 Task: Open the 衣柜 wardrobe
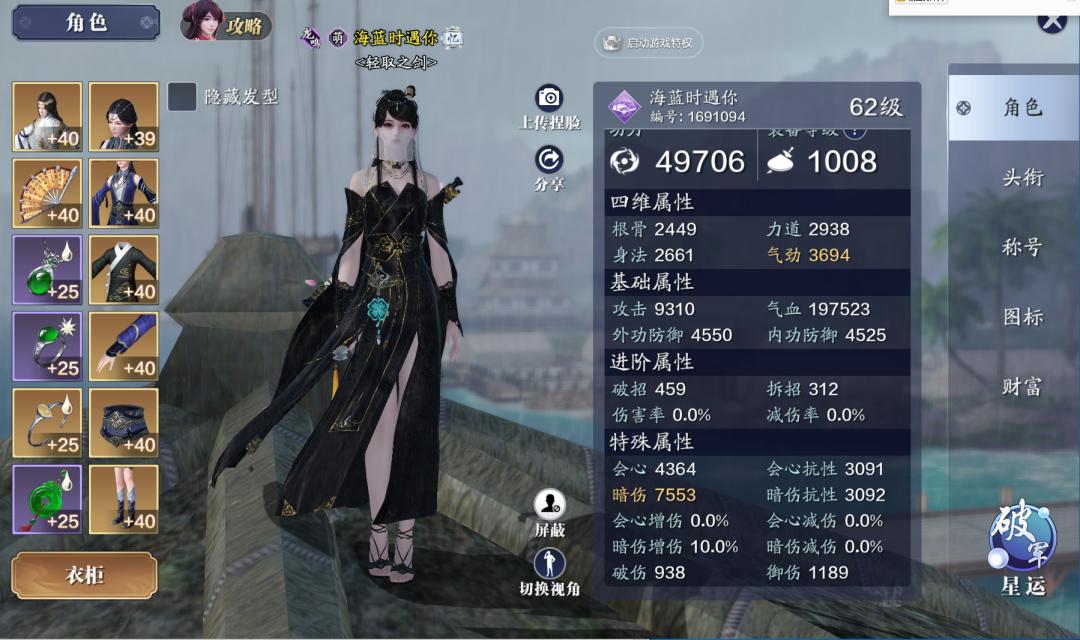click(84, 575)
